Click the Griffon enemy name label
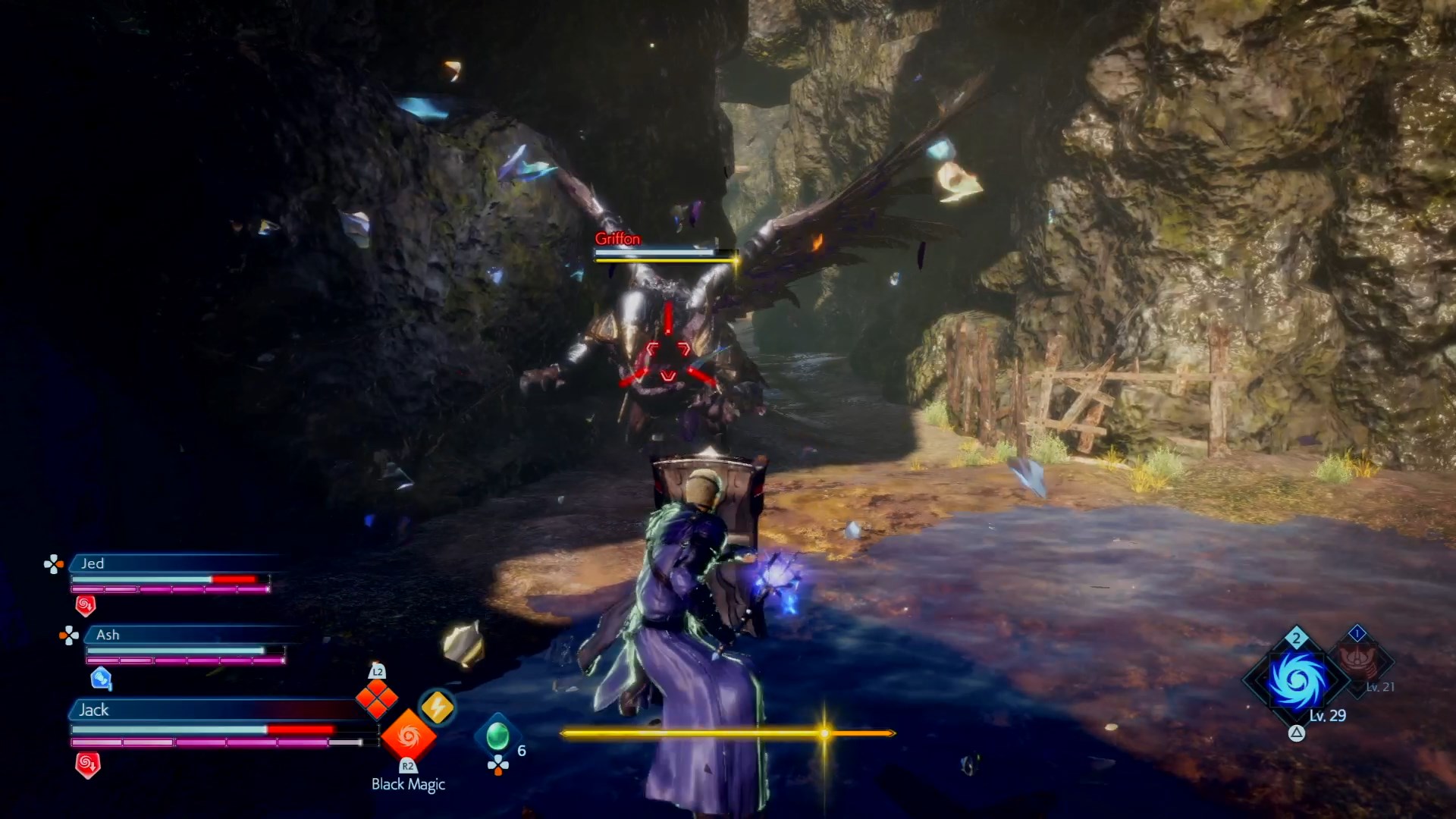The width and height of the screenshot is (1456, 819). 617,239
